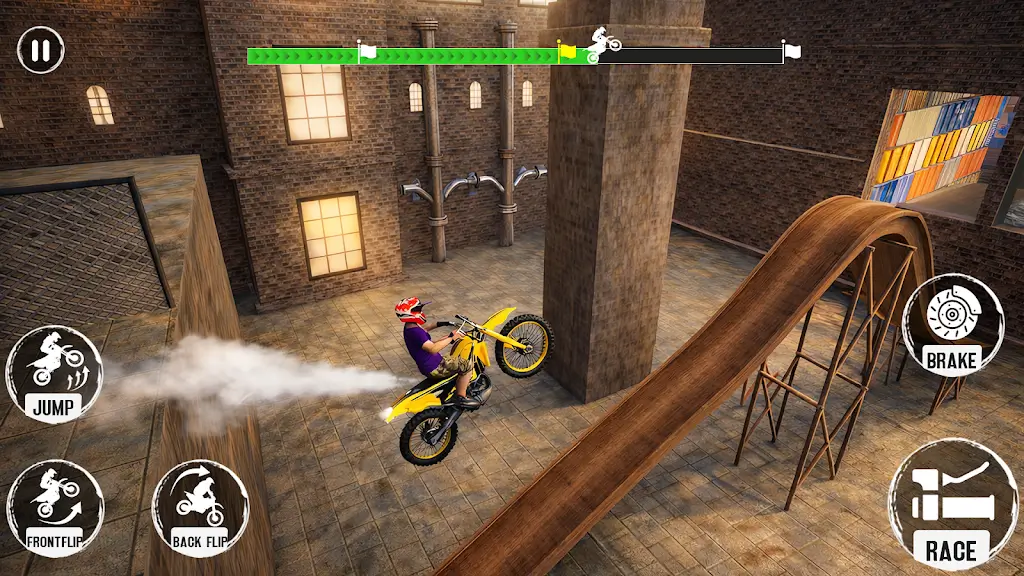Tap the Jump button

54,374
